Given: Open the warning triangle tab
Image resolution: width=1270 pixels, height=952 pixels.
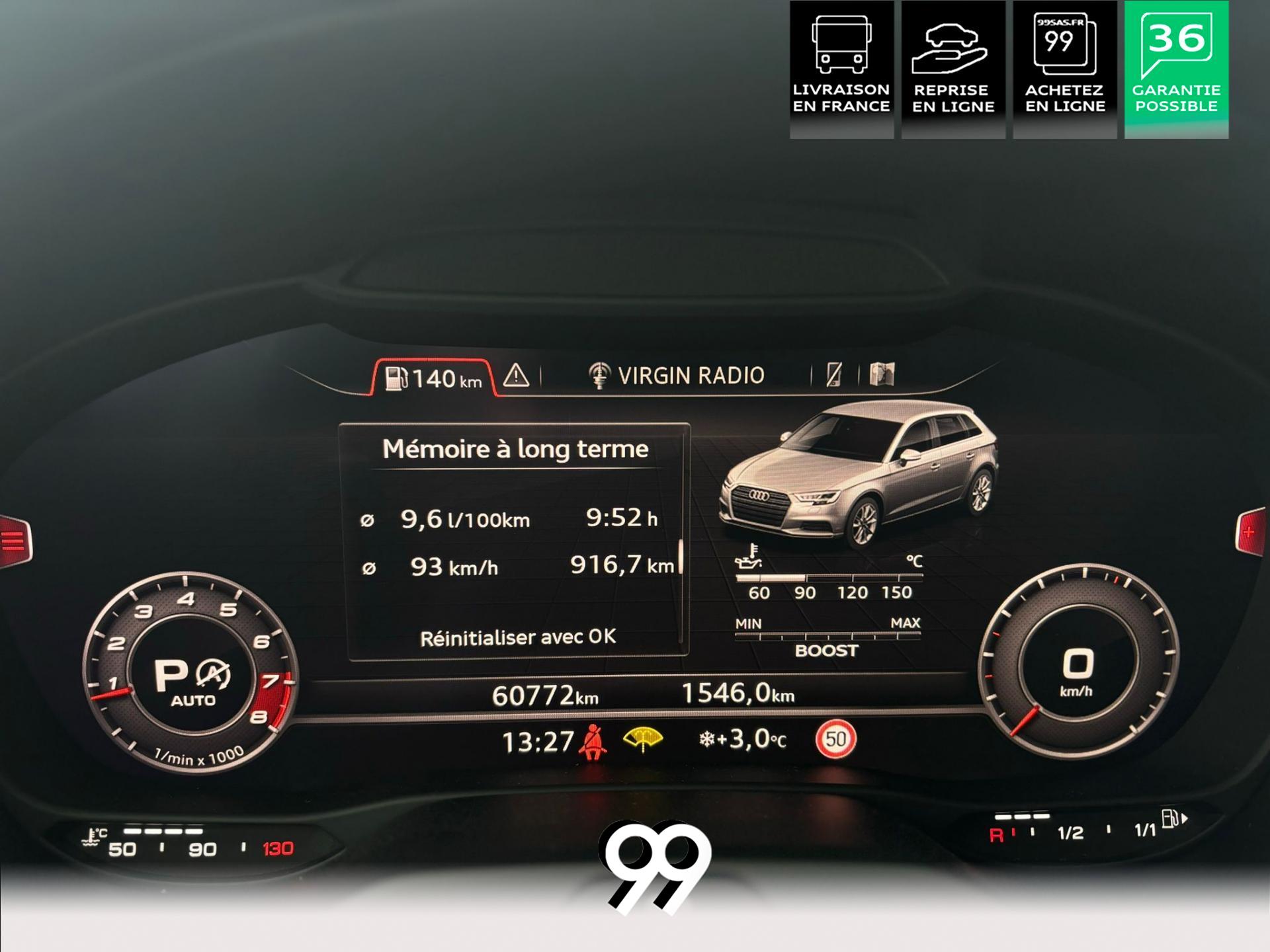Looking at the screenshot, I should 516,376.
